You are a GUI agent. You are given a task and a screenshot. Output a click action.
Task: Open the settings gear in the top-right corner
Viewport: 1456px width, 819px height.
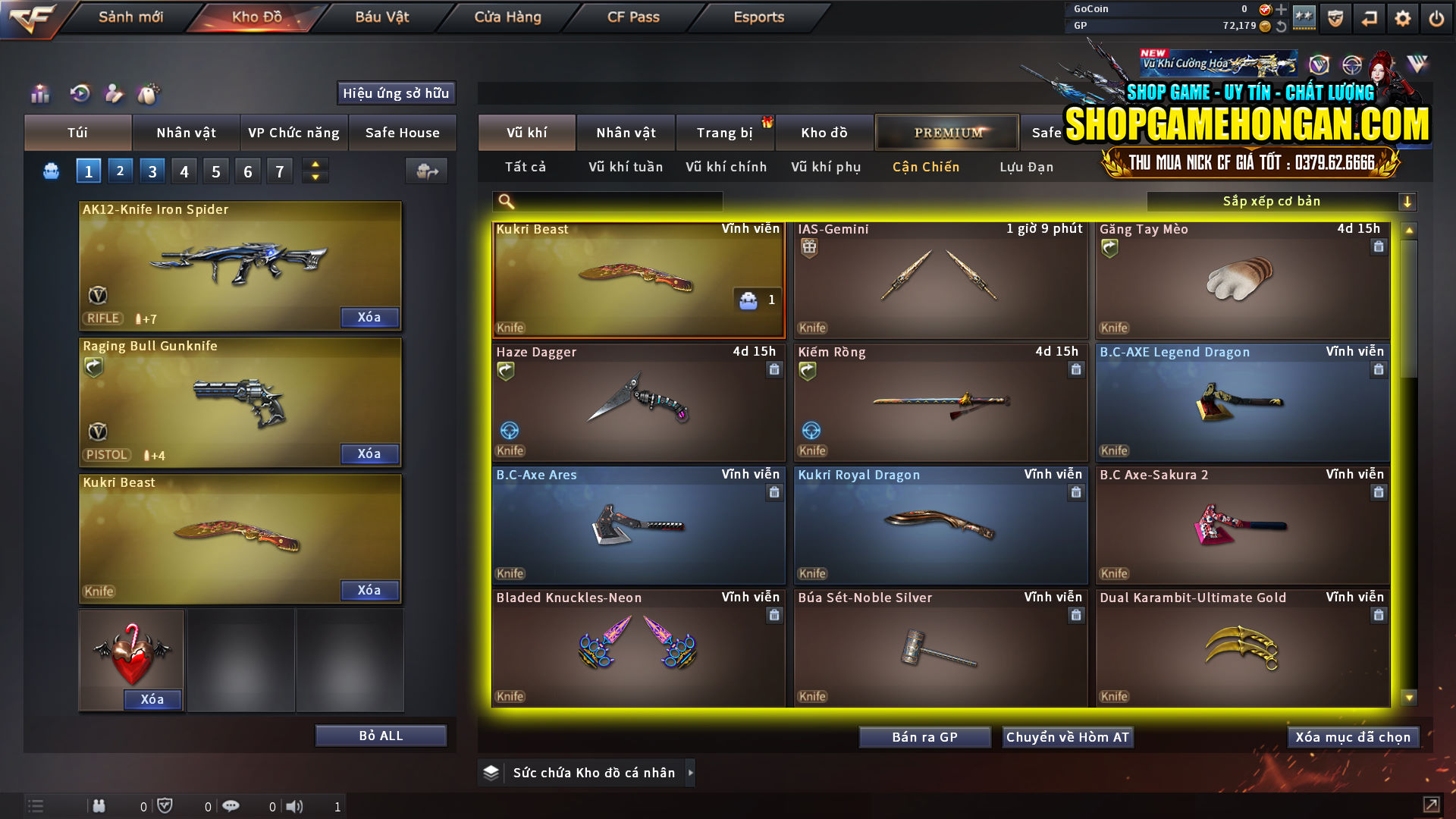1402,17
